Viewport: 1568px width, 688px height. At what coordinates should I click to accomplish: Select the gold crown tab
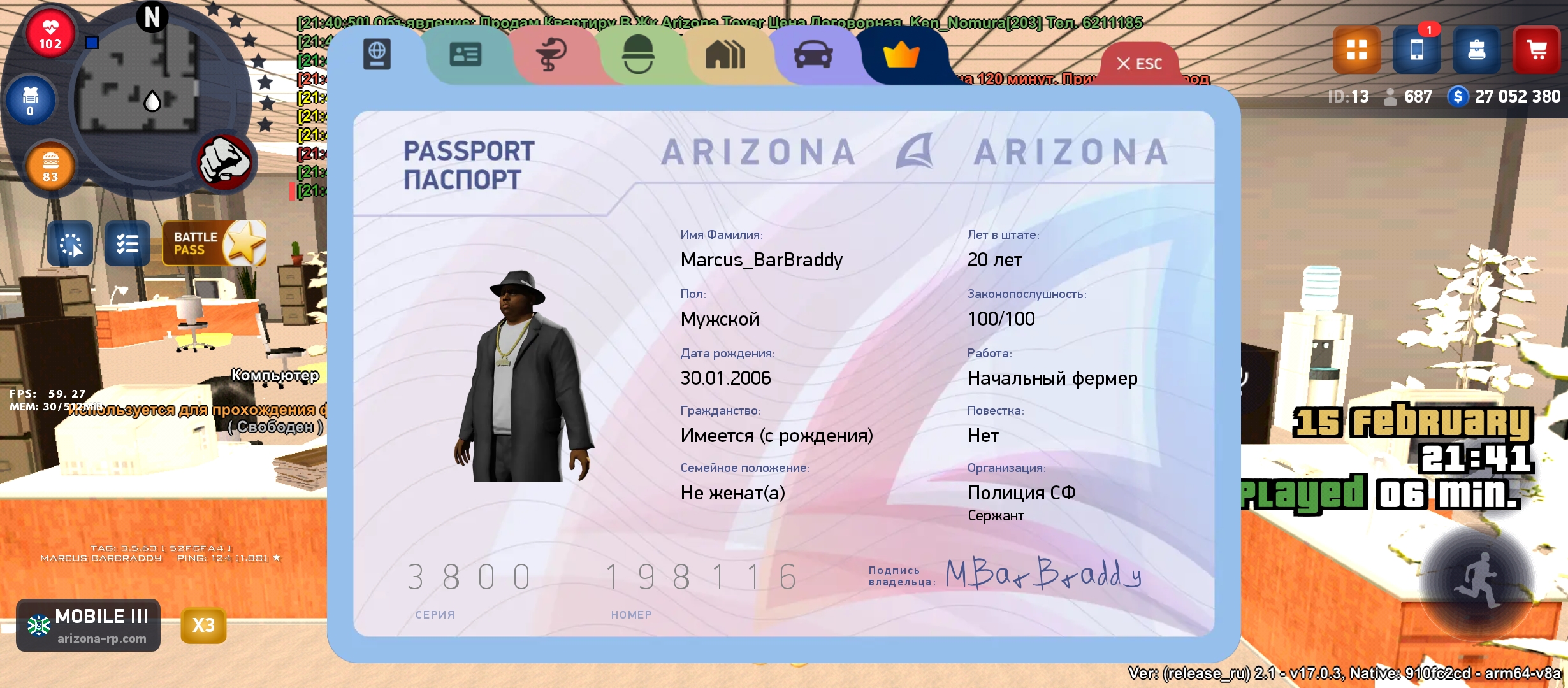pos(901,56)
